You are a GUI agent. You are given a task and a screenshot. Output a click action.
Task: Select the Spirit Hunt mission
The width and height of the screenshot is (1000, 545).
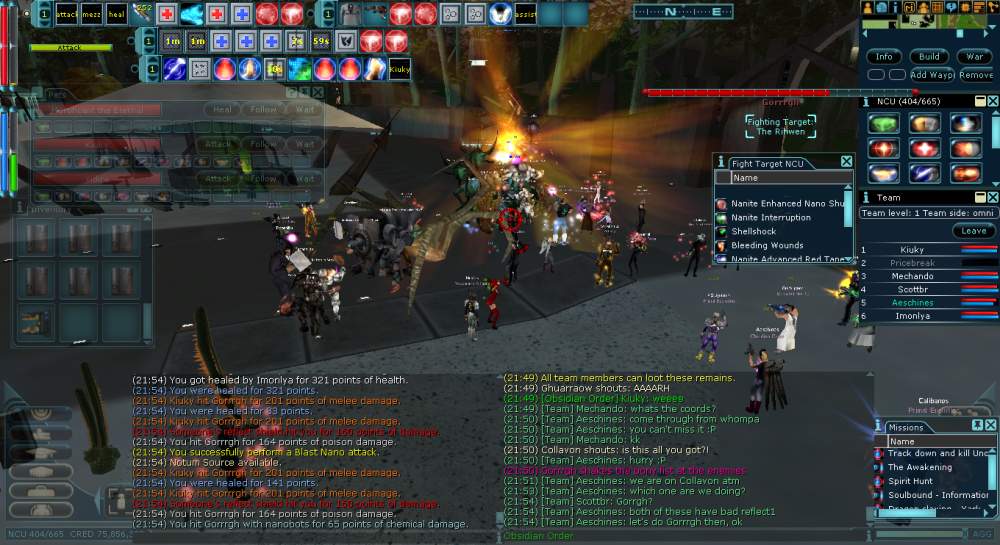point(912,481)
